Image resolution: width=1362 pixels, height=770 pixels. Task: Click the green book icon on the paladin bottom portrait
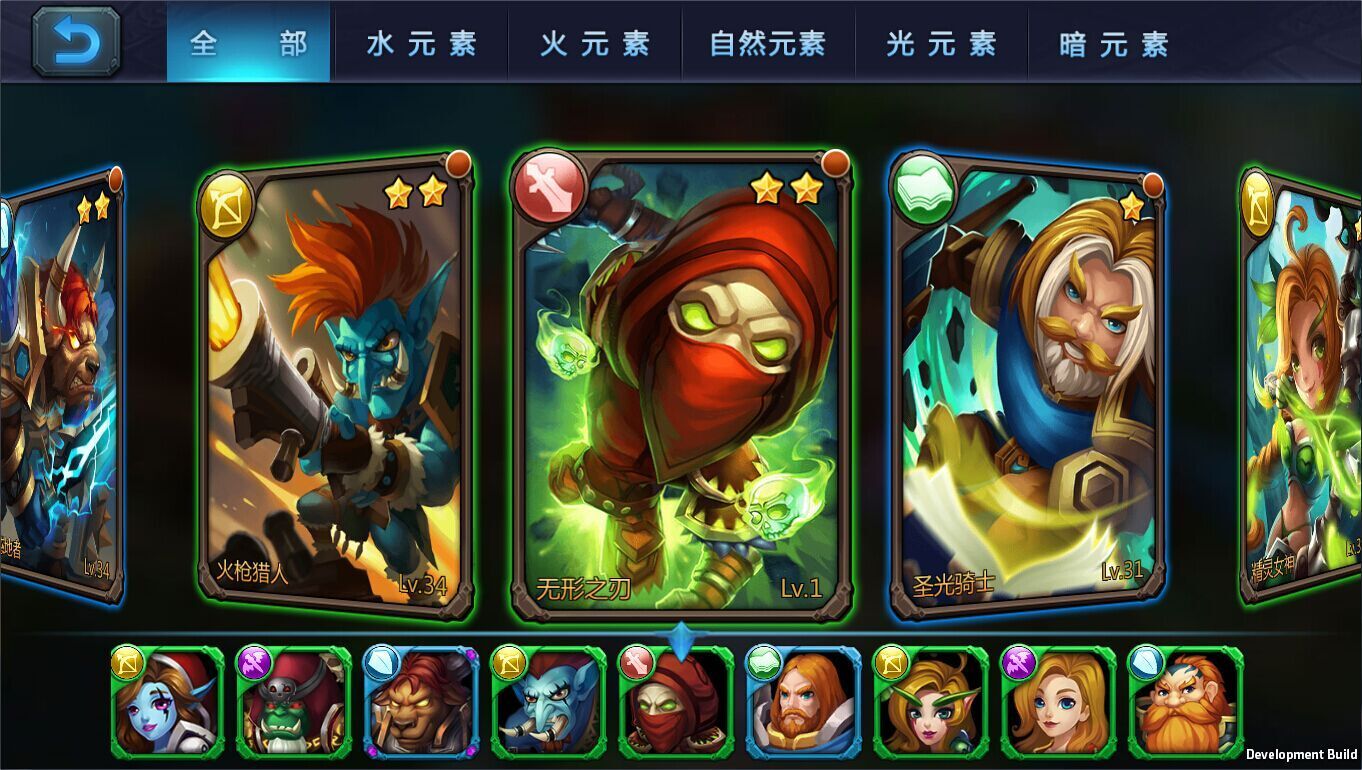click(762, 661)
